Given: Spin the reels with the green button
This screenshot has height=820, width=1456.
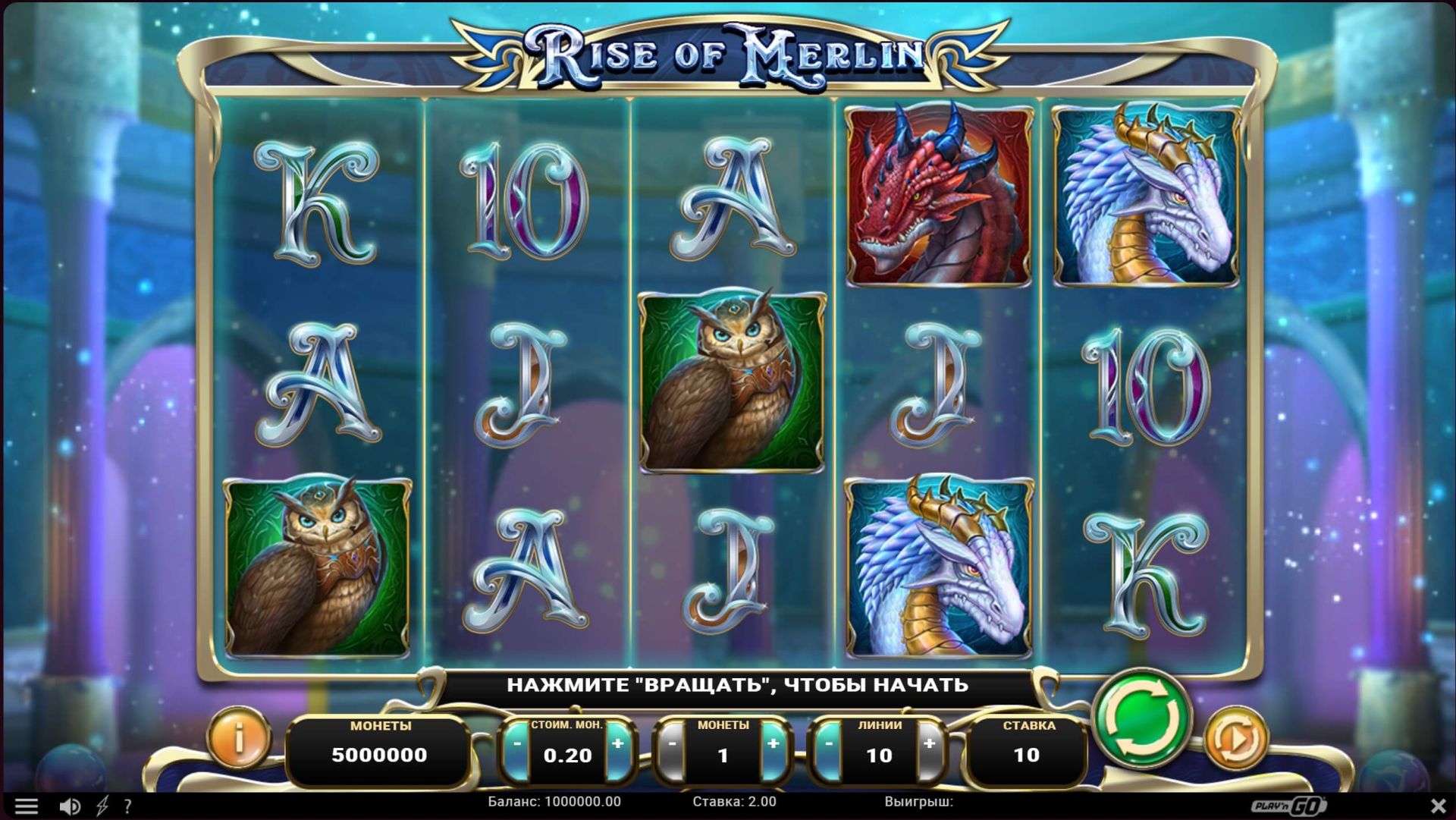Looking at the screenshot, I should tap(1142, 718).
